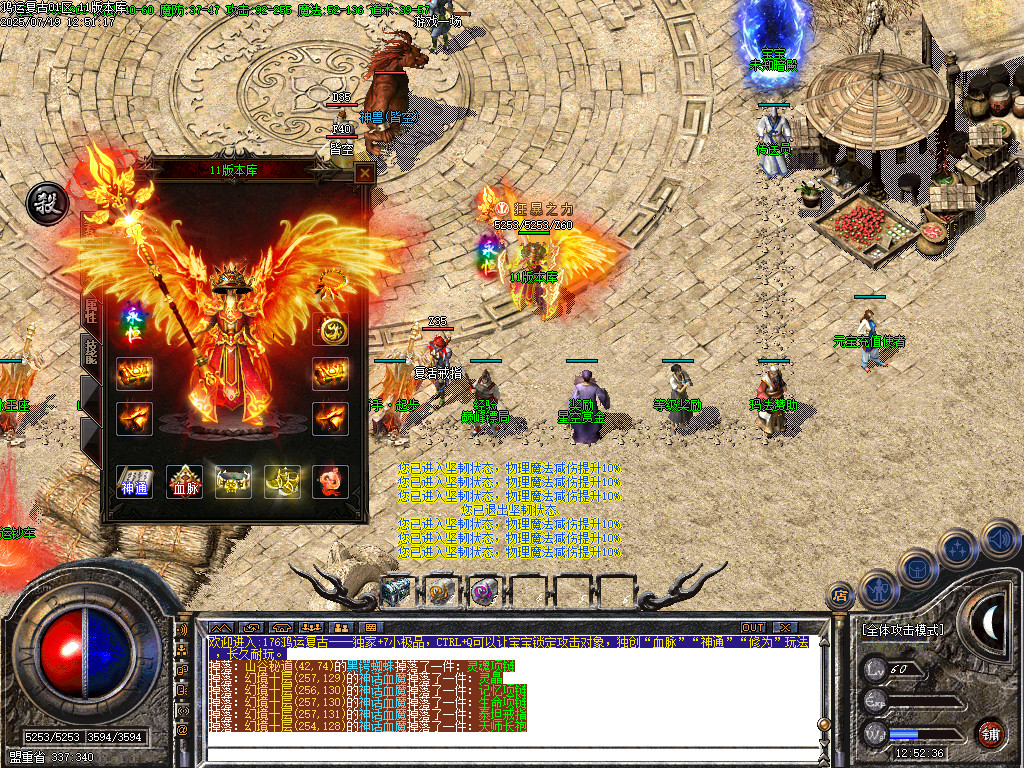The height and width of the screenshot is (768, 1024).
Task: Use the purple spiral scroll in the quickbar
Action: (484, 592)
